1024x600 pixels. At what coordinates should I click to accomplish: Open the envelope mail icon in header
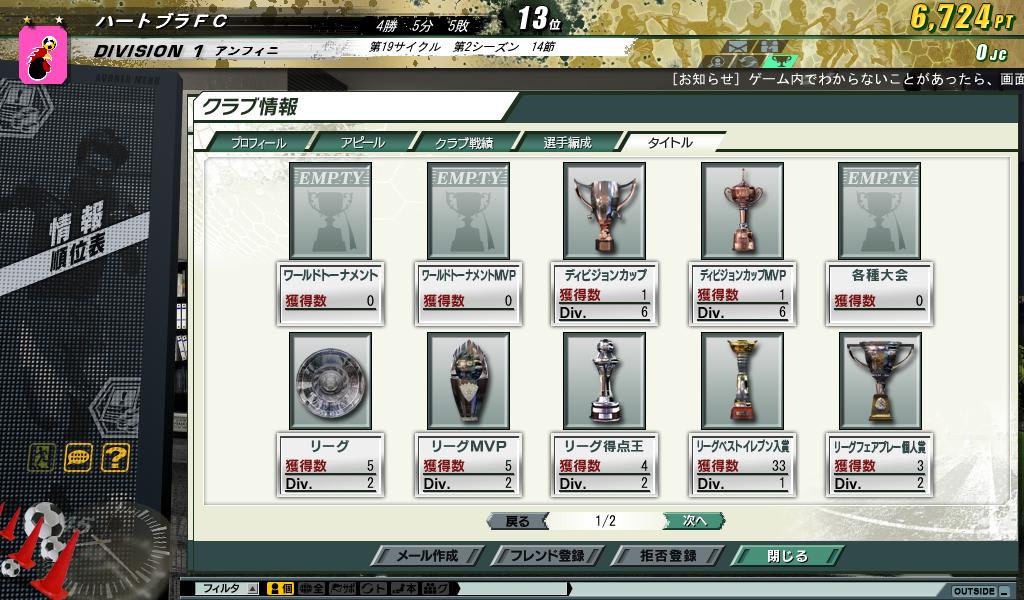point(736,47)
